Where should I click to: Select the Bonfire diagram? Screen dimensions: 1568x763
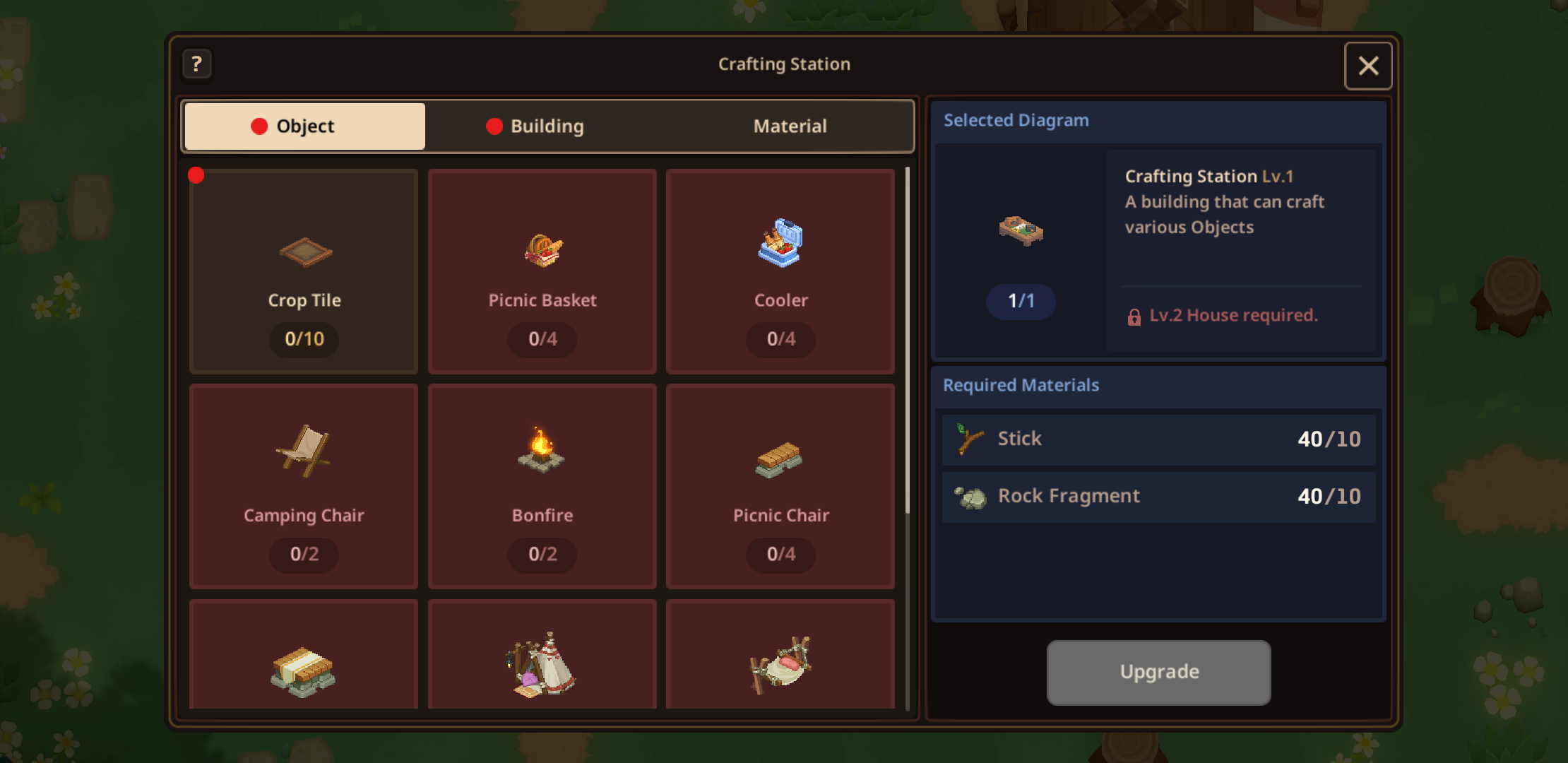(x=542, y=487)
